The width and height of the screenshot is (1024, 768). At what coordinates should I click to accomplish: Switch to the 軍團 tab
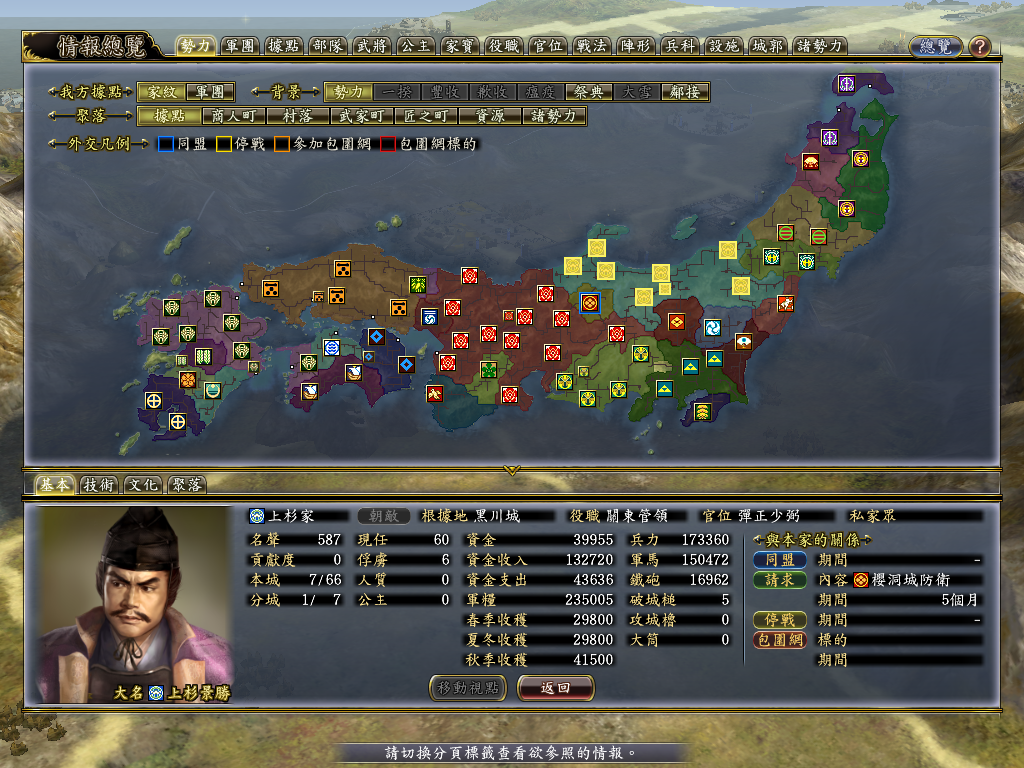(x=241, y=46)
